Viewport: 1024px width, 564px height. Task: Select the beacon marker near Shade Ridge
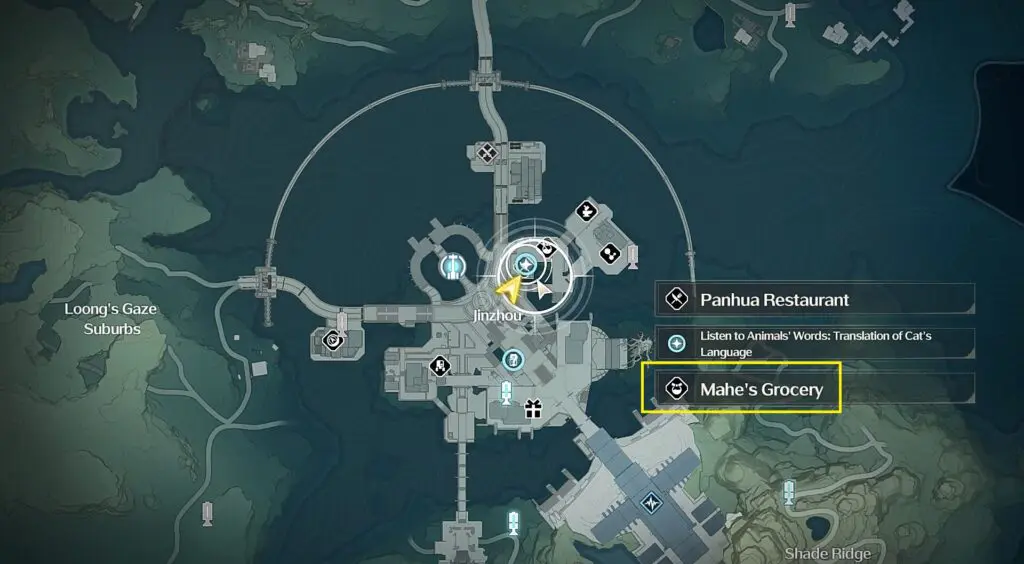pyautogui.click(x=789, y=491)
